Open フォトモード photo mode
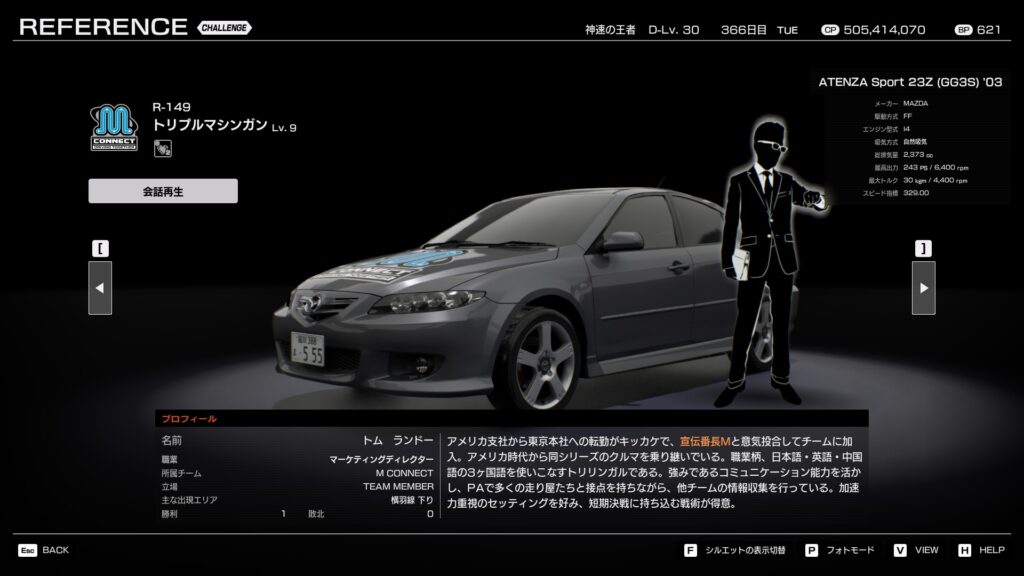This screenshot has width=1024, height=576. tap(839, 550)
